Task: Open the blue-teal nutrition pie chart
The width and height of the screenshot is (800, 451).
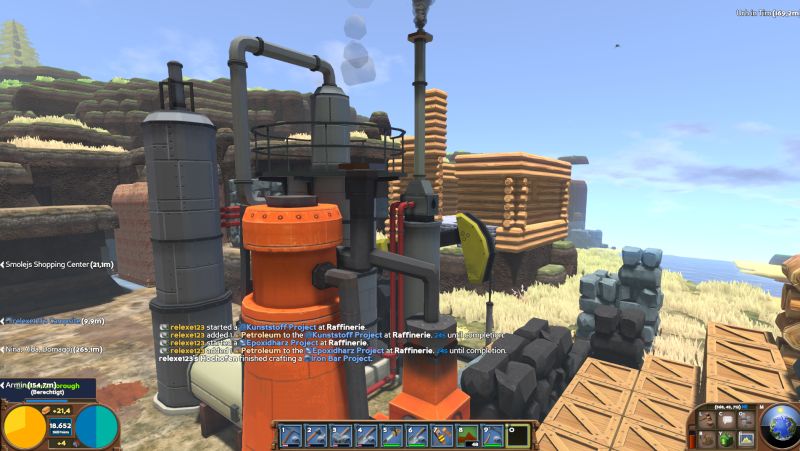Action: tap(98, 427)
